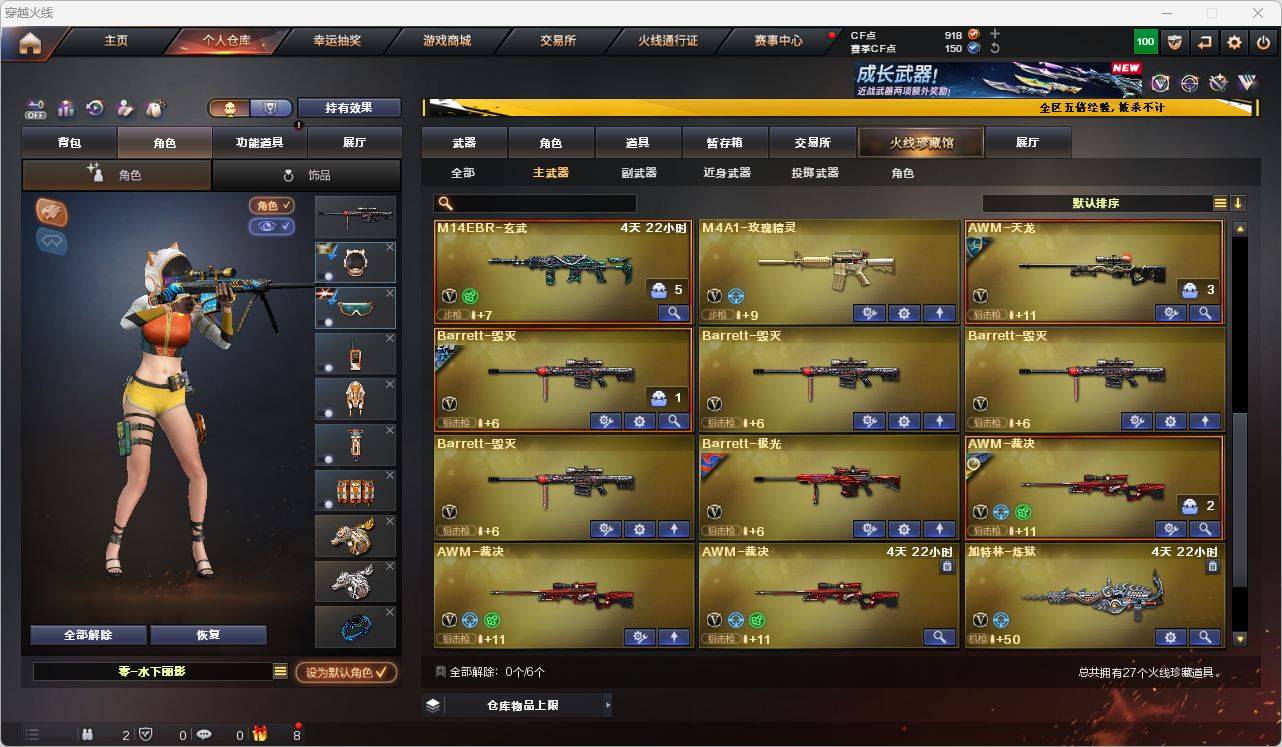The width and height of the screenshot is (1282, 747).
Task: Switch to the 火线珍藏馆 tab
Action: (920, 142)
